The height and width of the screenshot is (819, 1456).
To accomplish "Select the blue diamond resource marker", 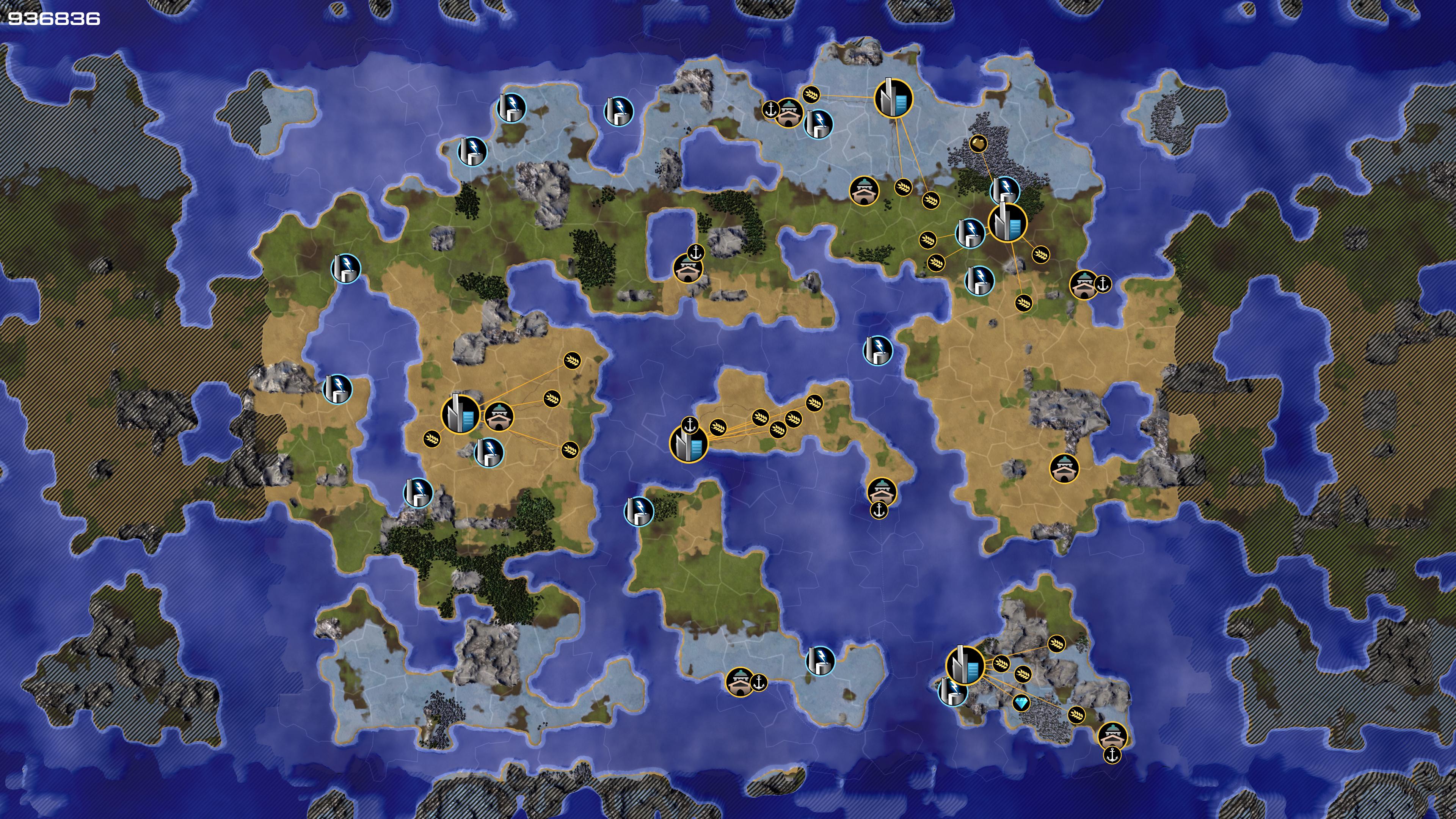I will click(1021, 703).
